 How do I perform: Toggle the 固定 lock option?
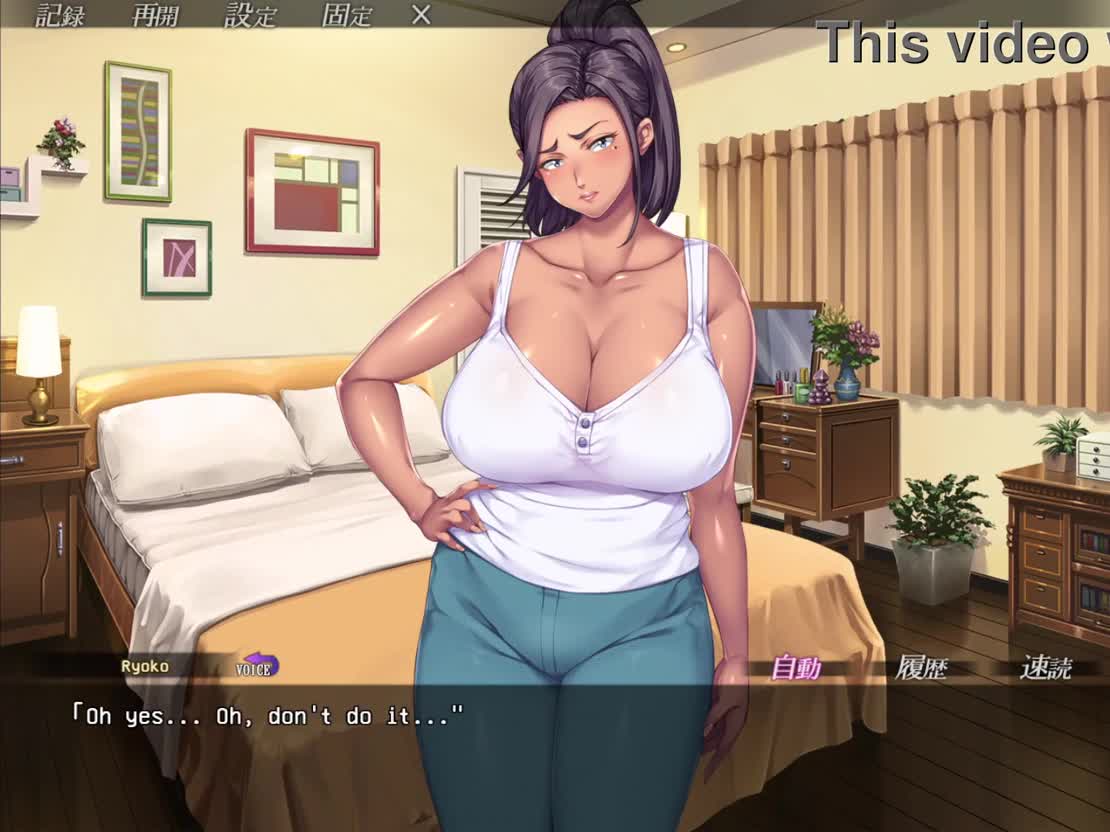pyautogui.click(x=347, y=15)
